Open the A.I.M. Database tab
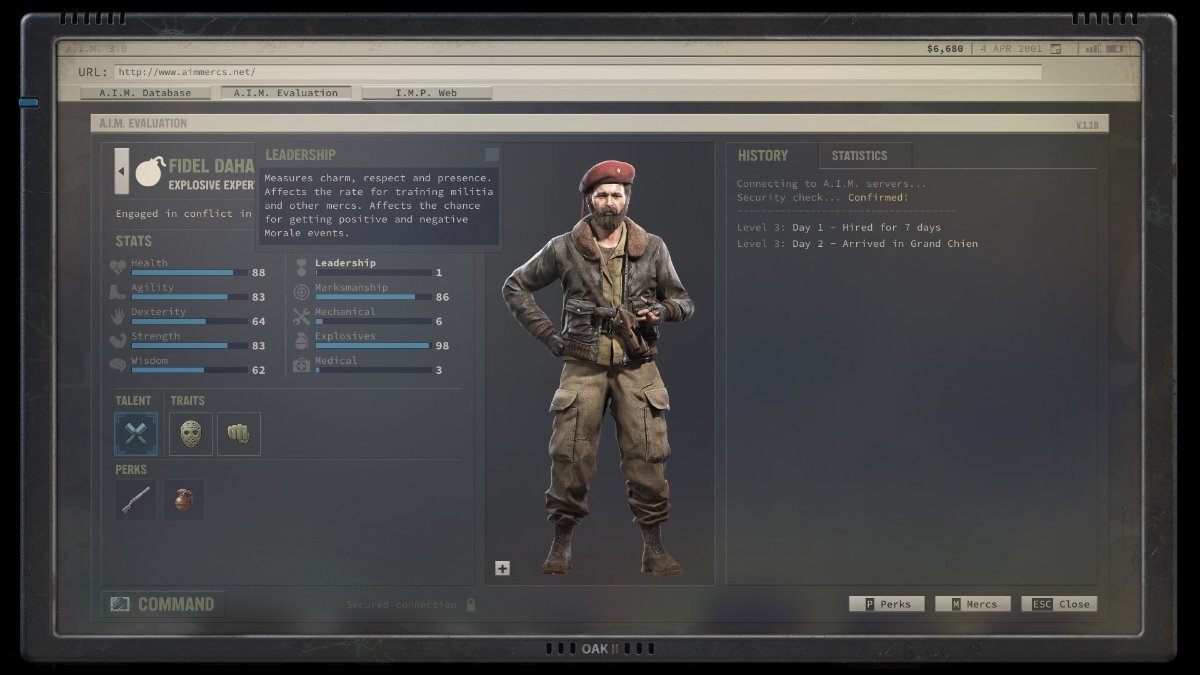This screenshot has height=675, width=1200. coord(145,93)
